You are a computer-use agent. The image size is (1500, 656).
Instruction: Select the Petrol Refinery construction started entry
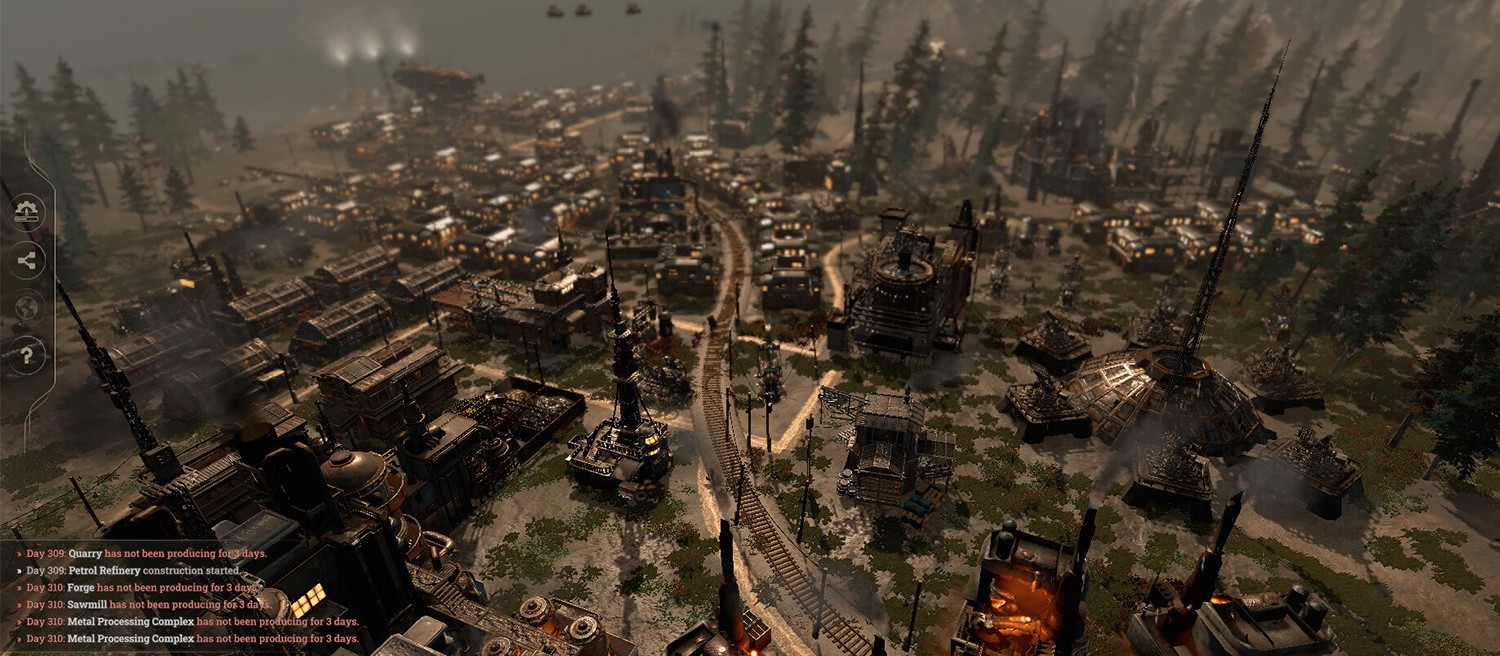[133, 571]
